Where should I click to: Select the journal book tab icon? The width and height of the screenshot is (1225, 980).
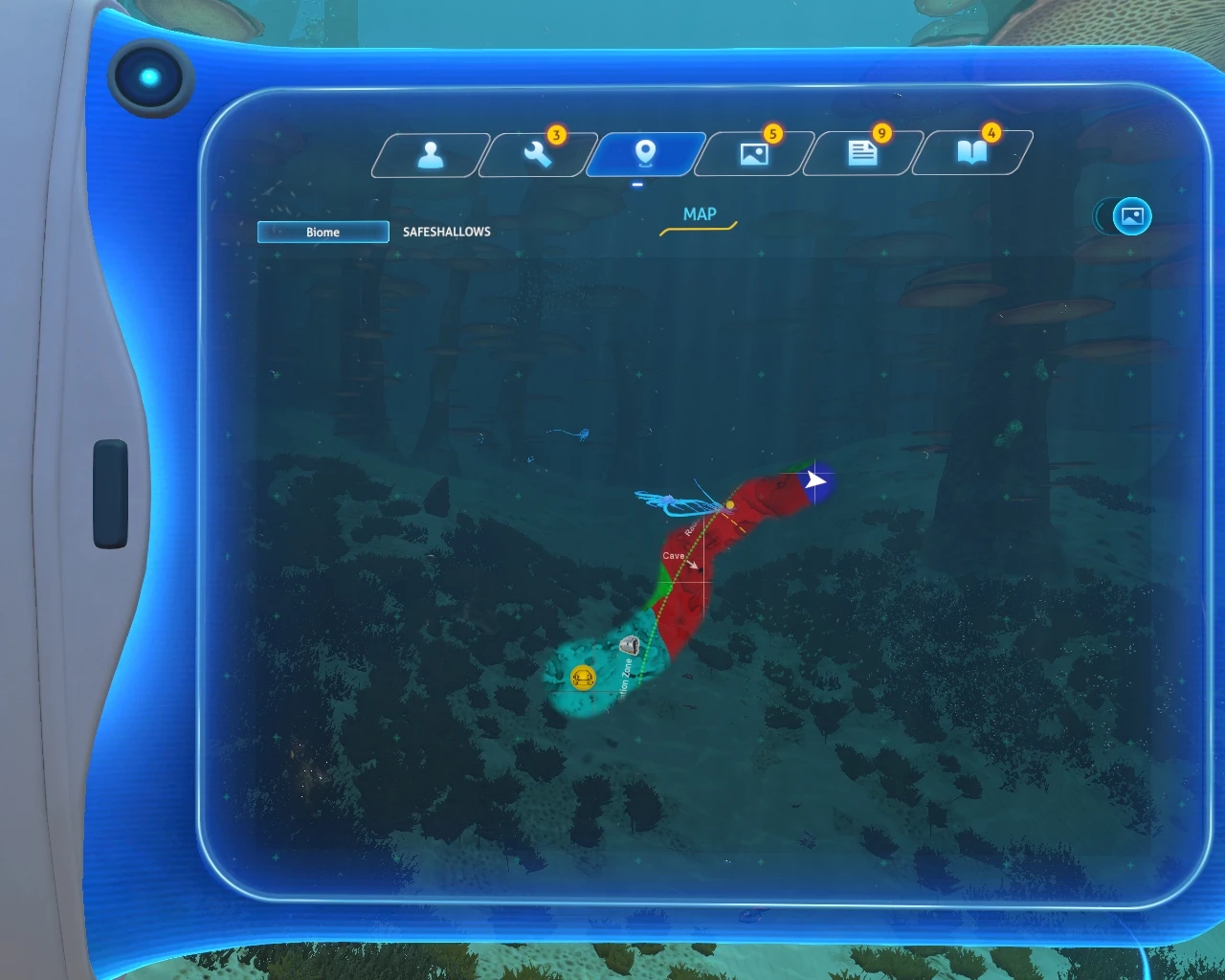click(x=971, y=153)
